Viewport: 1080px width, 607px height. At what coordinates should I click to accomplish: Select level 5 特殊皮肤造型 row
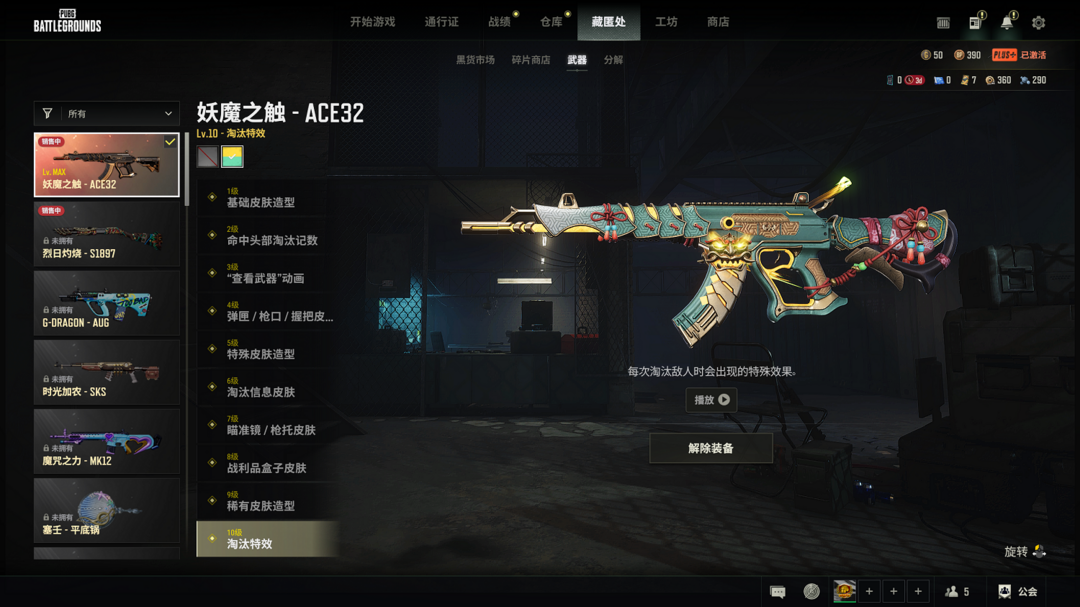pyautogui.click(x=267, y=350)
